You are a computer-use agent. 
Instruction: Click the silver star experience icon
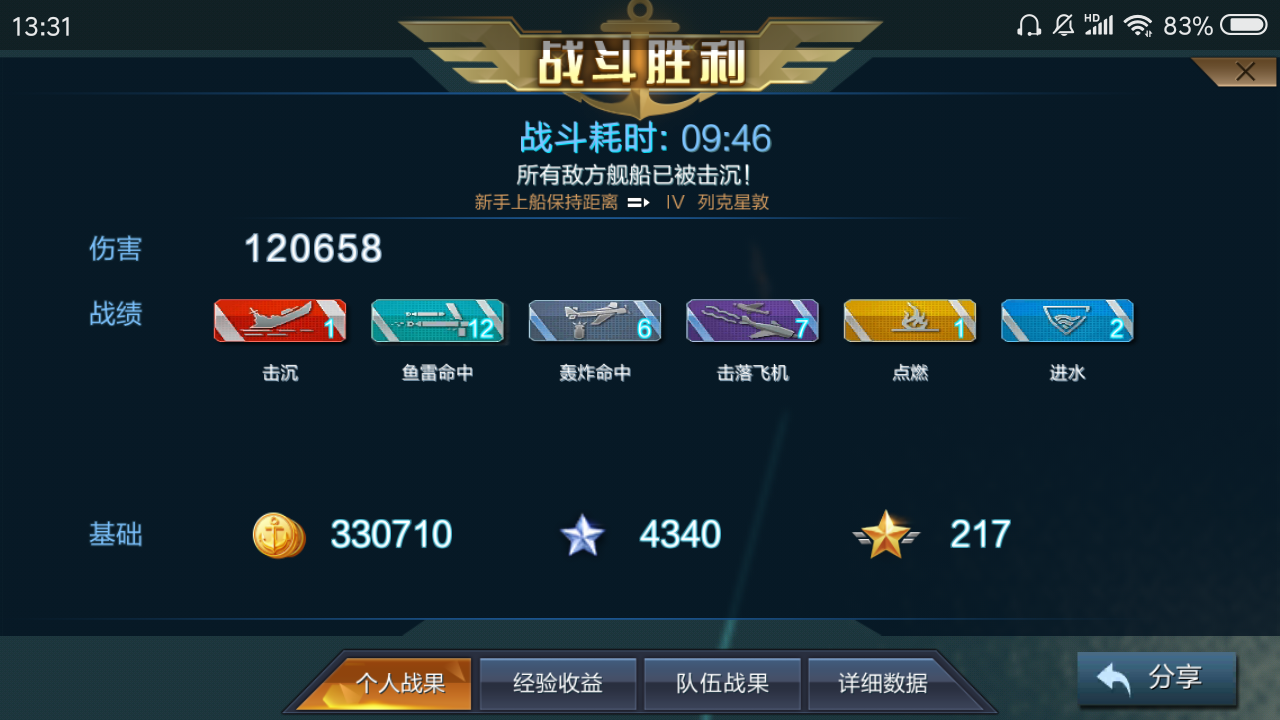[x=584, y=534]
